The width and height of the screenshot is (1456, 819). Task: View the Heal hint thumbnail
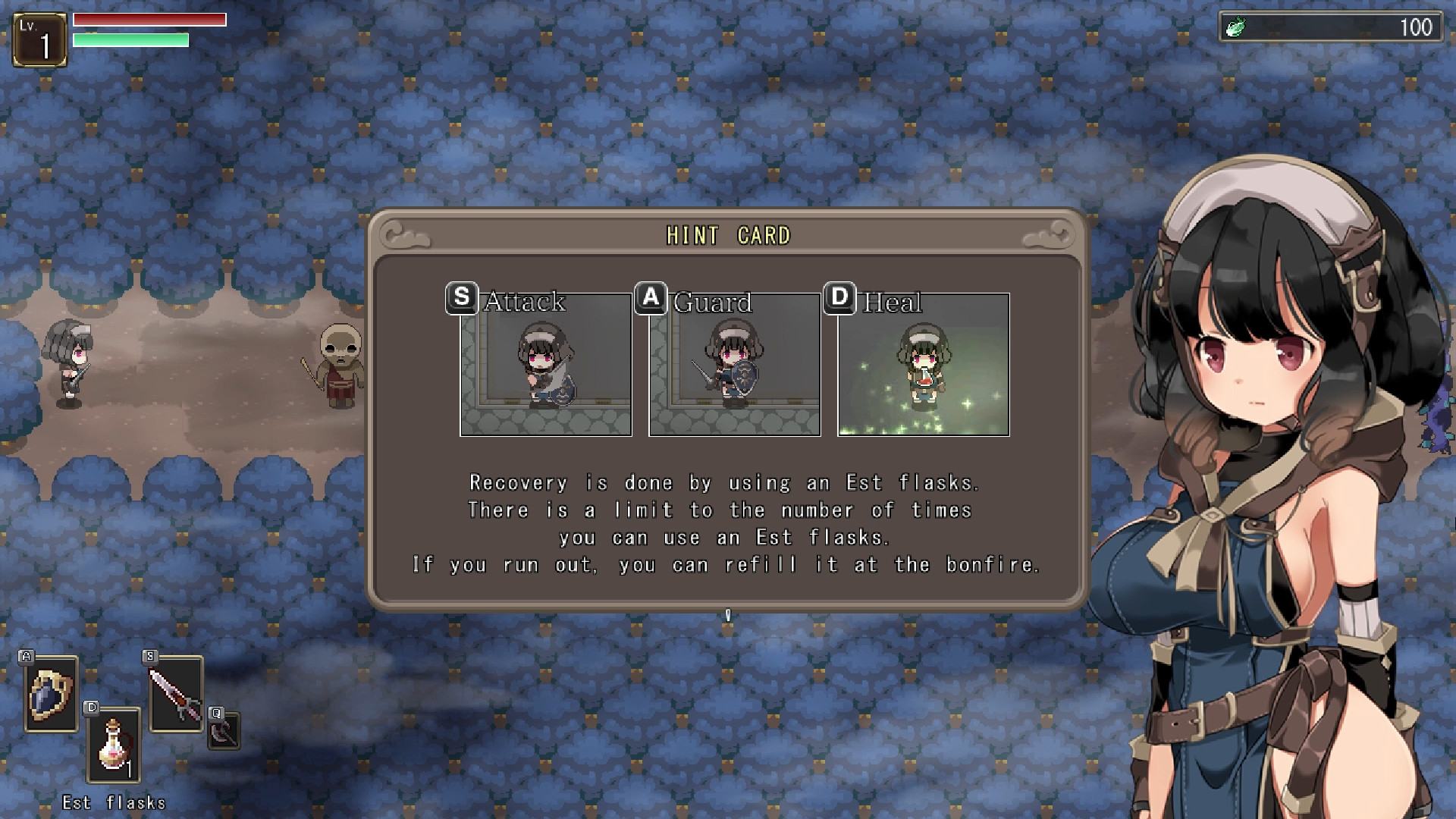click(924, 365)
